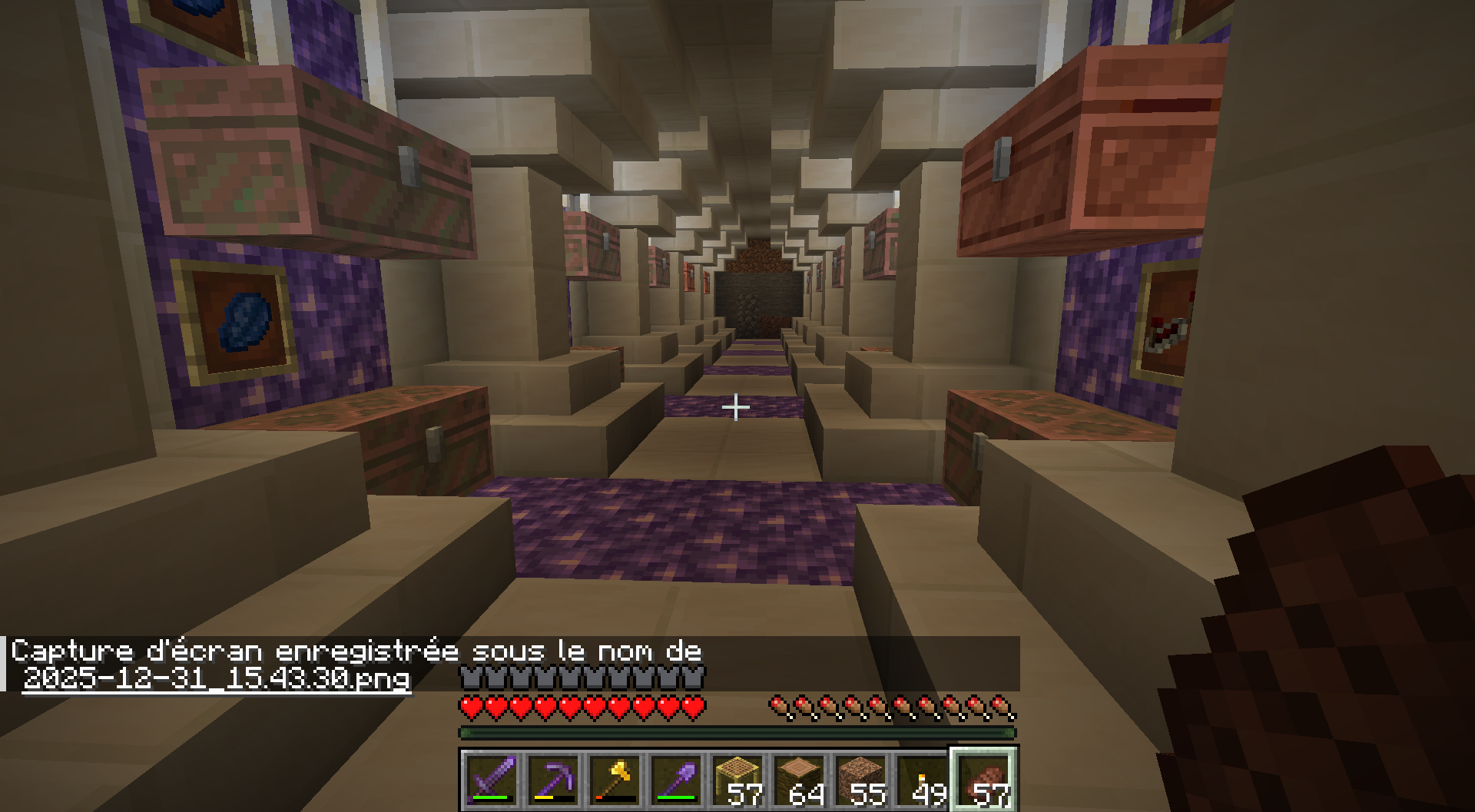Select the enchanted netherite sword slot
Screen dimensions: 1475x812
click(x=491, y=778)
